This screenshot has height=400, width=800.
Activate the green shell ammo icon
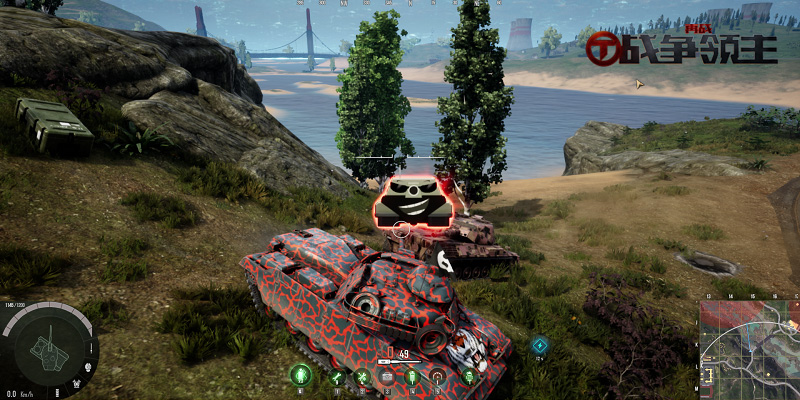click(x=411, y=376)
